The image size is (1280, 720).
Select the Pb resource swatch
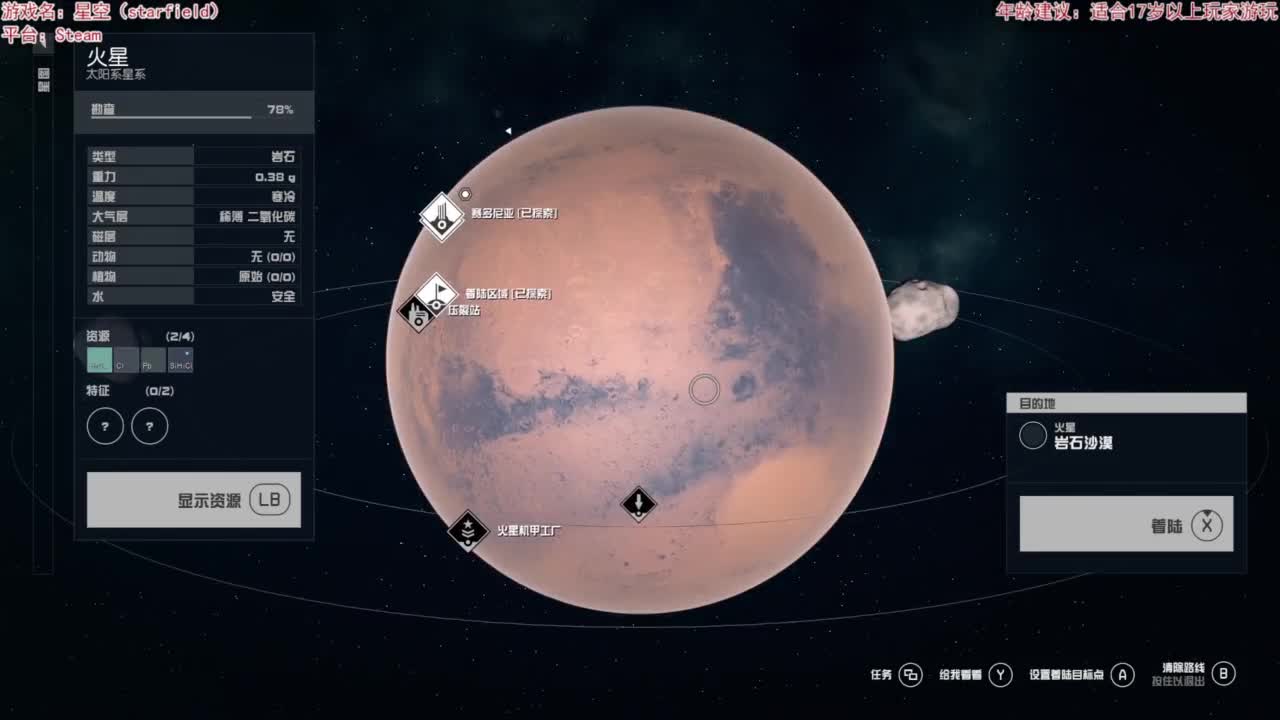(153, 360)
